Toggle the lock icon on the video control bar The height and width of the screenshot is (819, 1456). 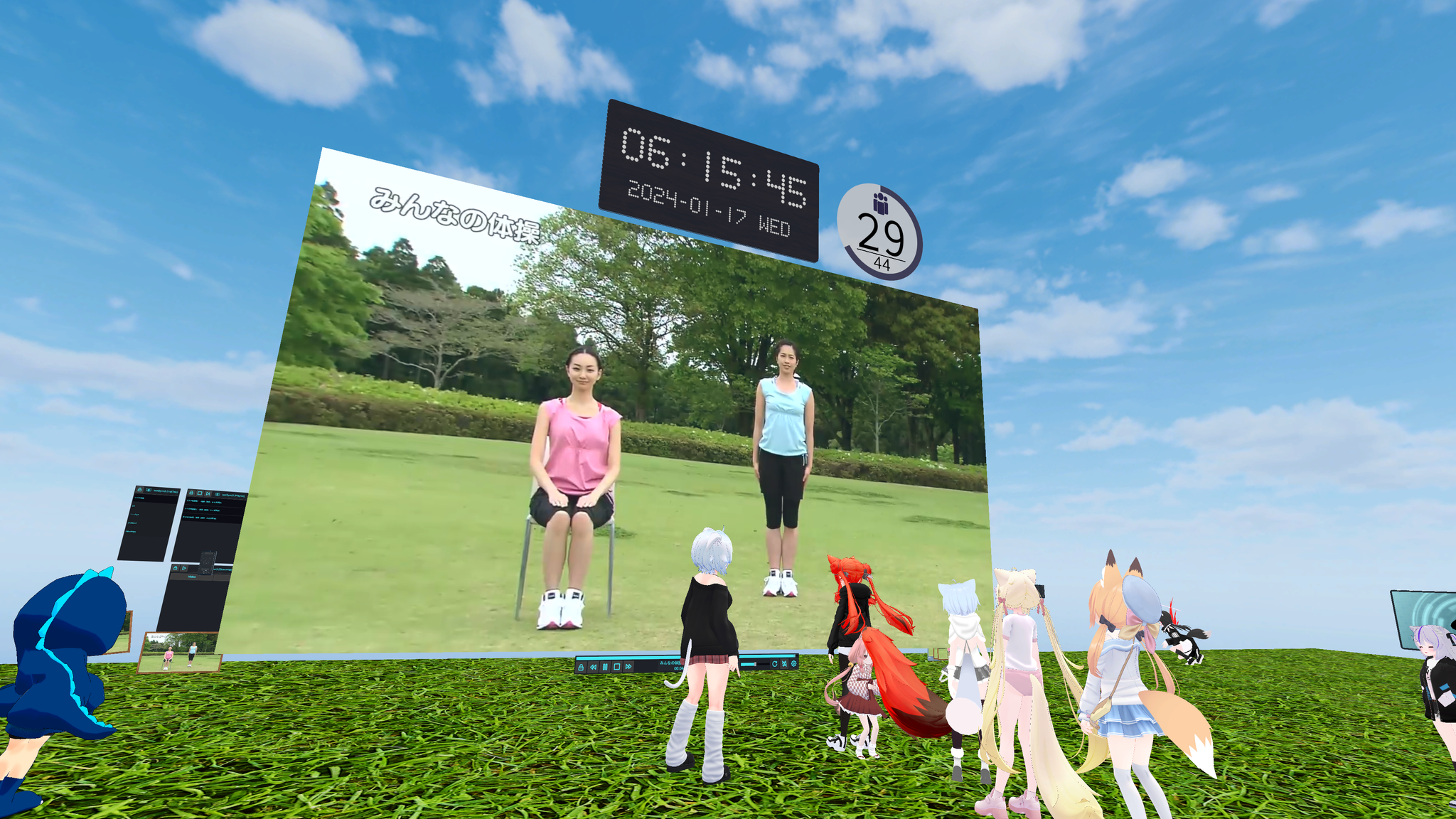[581, 667]
